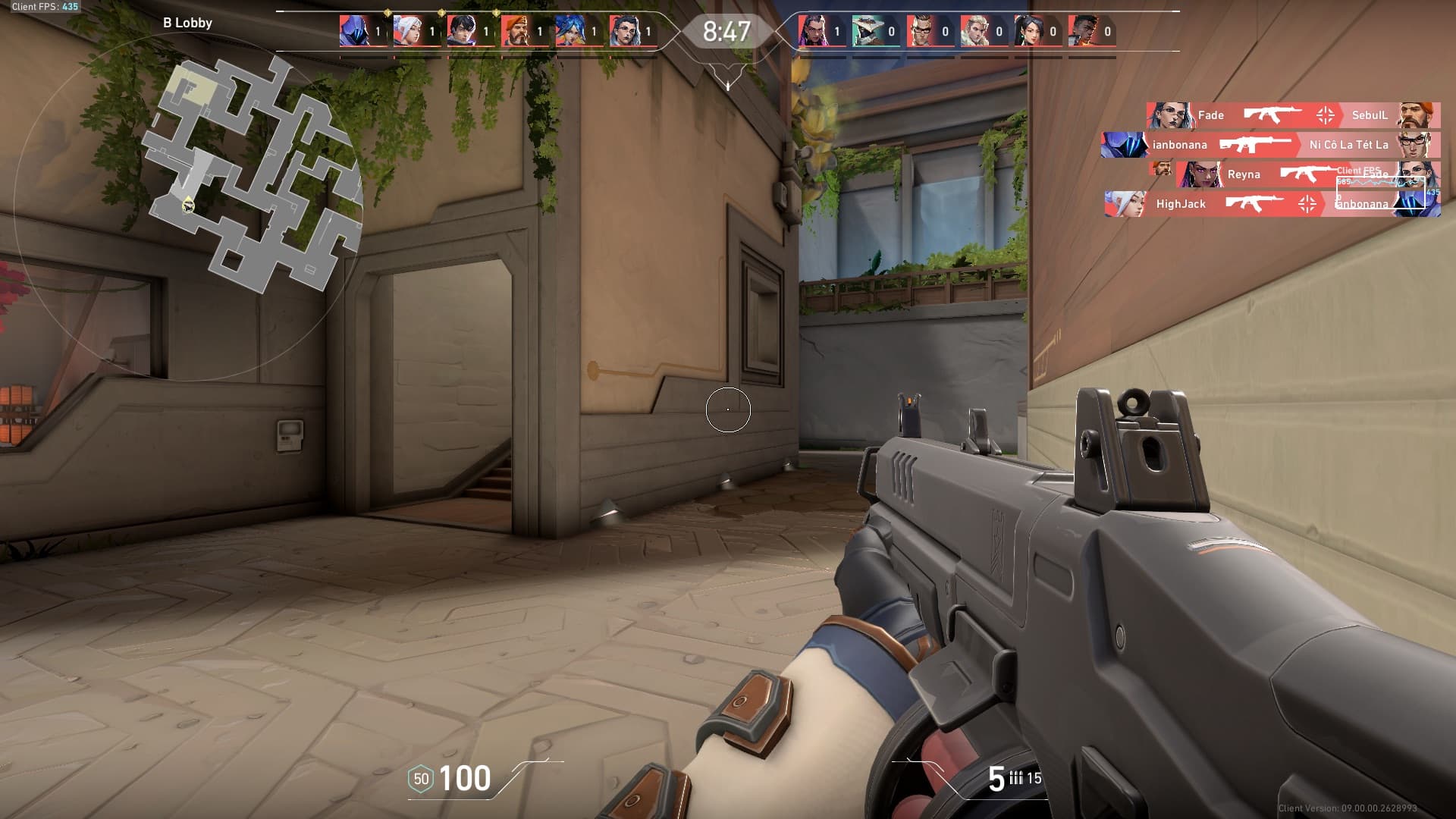Choose Brimstone's portrait in the team bar
Viewport: 1456px width, 819px height.
[x=516, y=32]
